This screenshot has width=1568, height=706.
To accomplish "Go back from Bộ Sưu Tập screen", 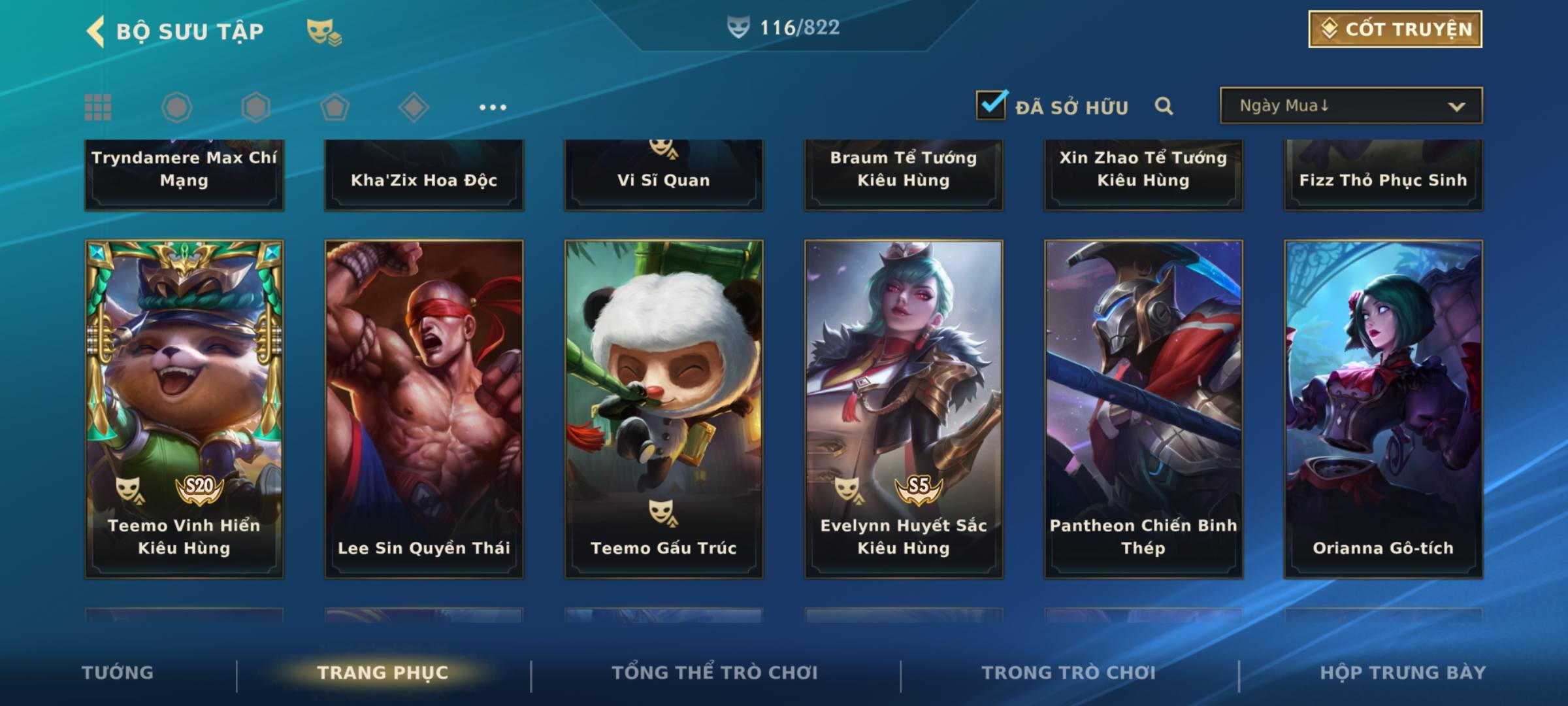I will pyautogui.click(x=96, y=31).
